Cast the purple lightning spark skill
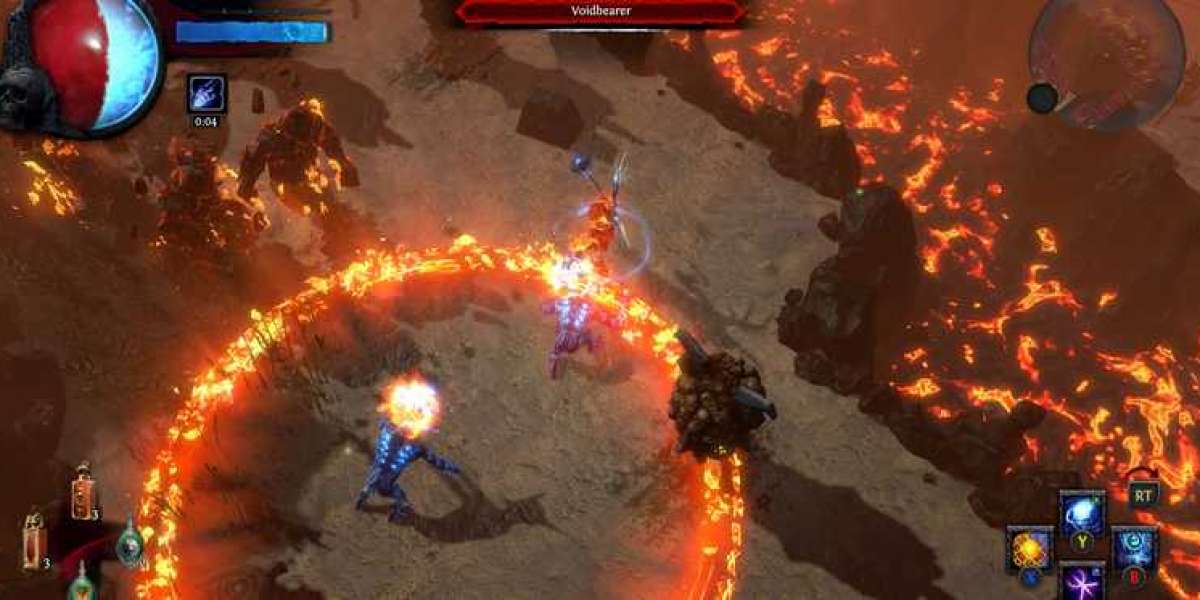Screen dimensions: 1200x600 (x=1082, y=581)
